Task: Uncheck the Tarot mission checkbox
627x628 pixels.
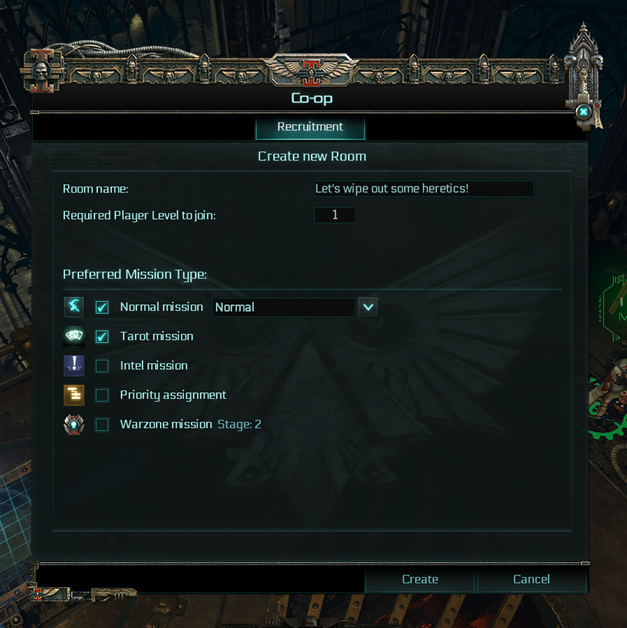Action: tap(102, 337)
